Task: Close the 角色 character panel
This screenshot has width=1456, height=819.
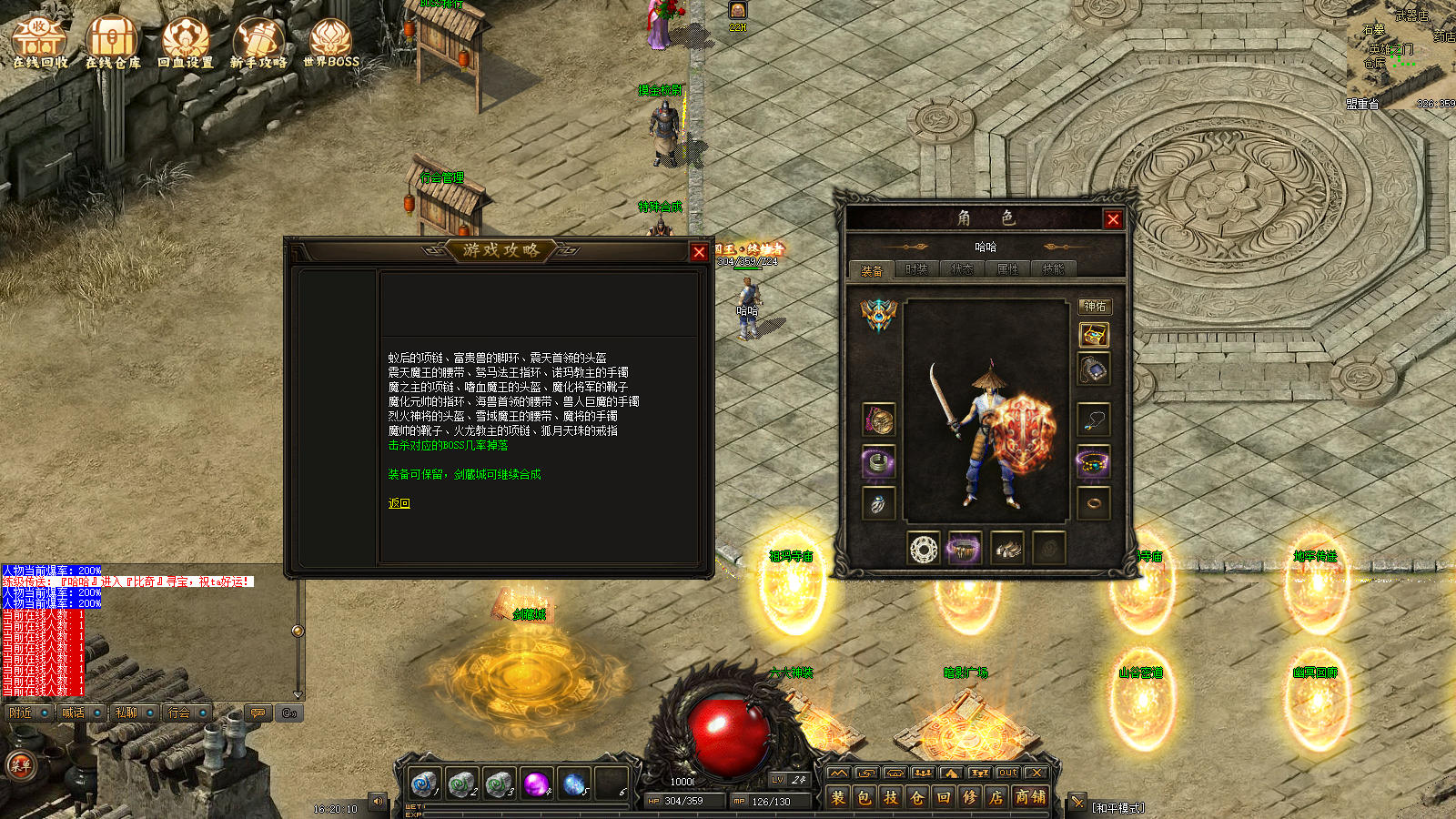Action: (1113, 219)
